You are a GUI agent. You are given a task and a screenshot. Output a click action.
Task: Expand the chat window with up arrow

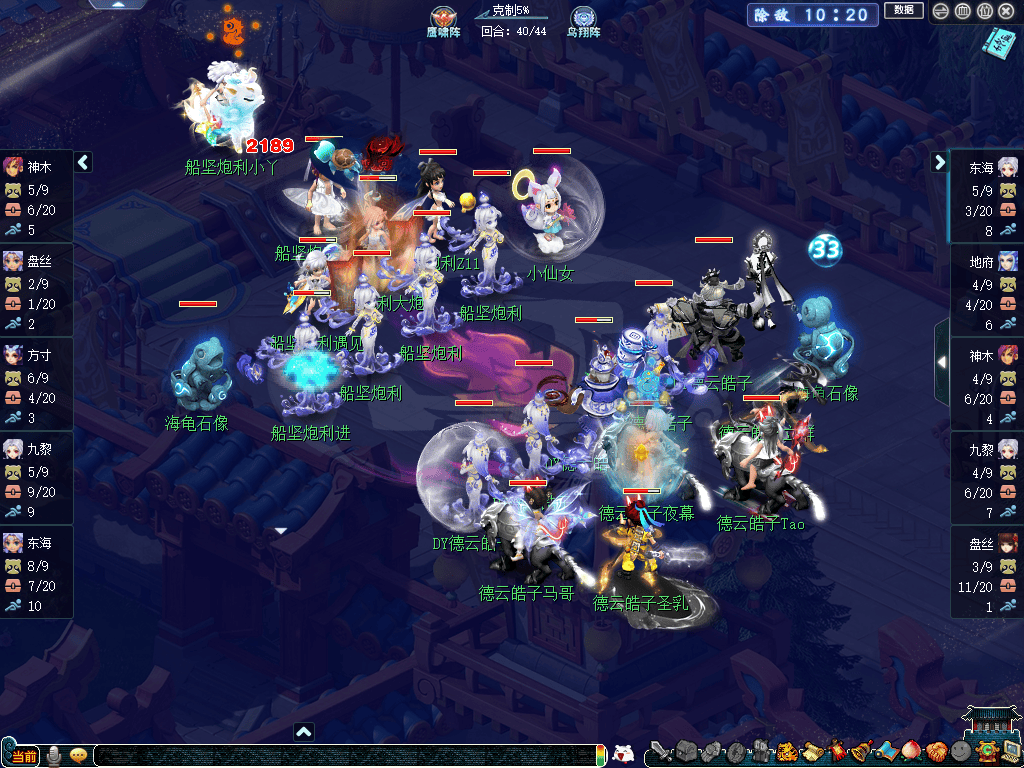coord(304,732)
